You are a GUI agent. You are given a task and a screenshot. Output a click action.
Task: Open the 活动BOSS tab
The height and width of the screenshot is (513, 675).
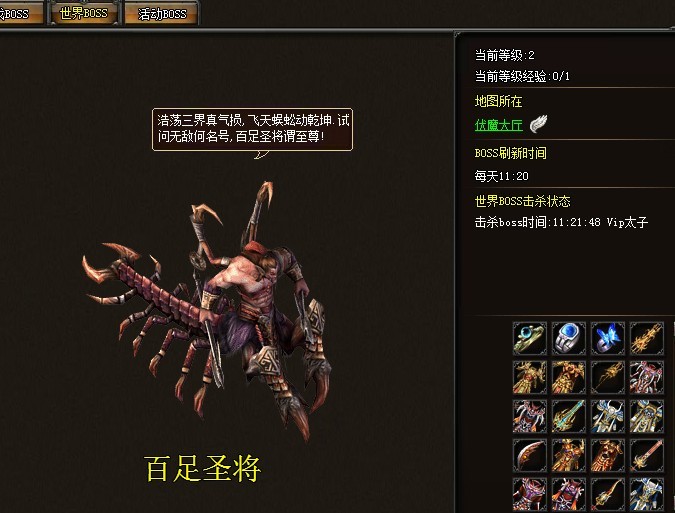[x=161, y=14]
